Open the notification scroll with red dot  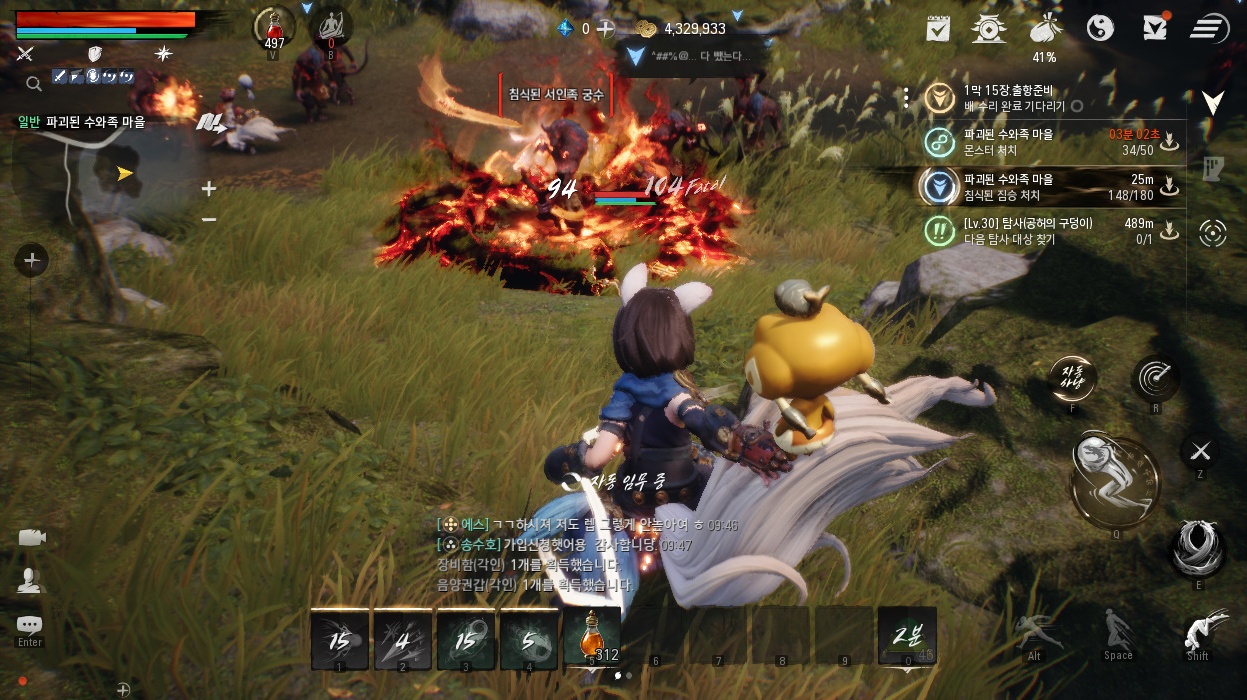click(1155, 27)
